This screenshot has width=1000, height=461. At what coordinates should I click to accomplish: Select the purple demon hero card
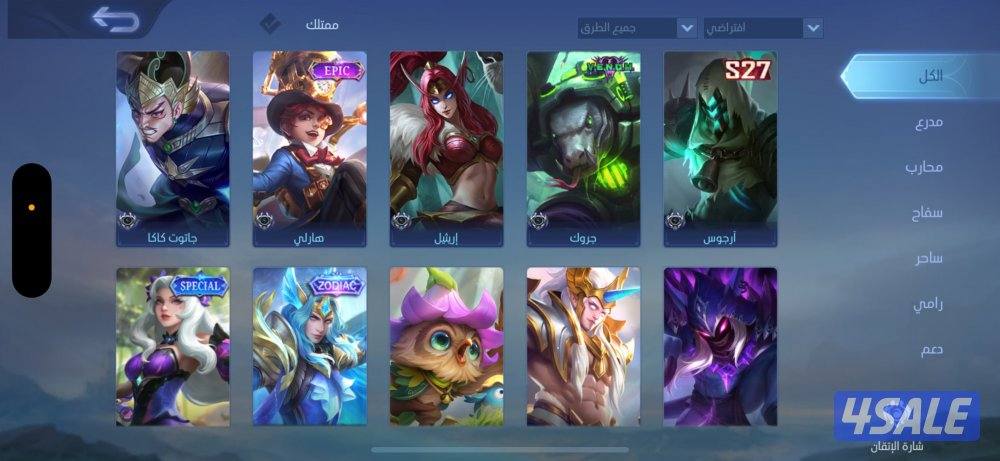[x=720, y=346]
